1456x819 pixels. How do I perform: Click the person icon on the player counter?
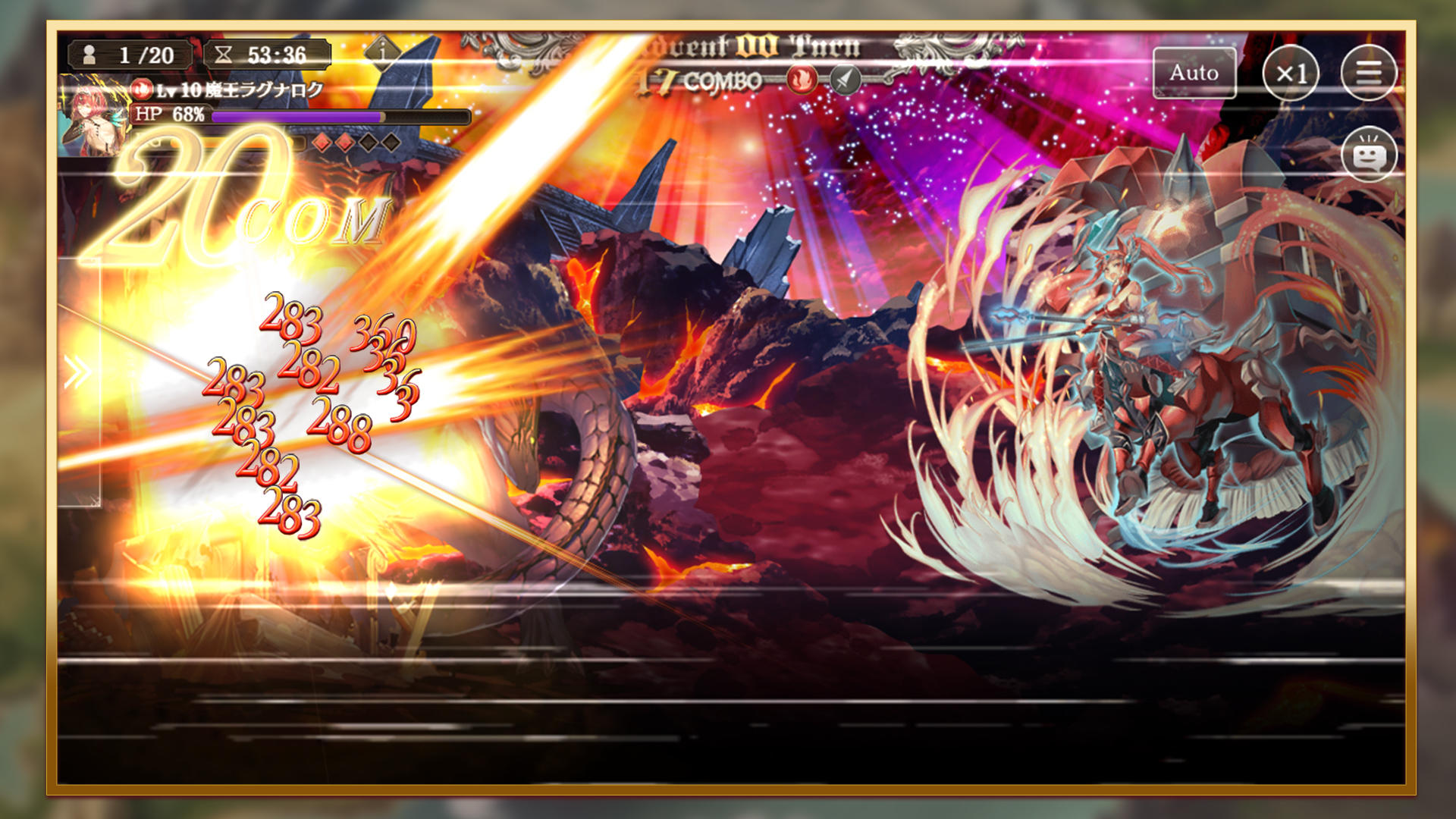89,54
